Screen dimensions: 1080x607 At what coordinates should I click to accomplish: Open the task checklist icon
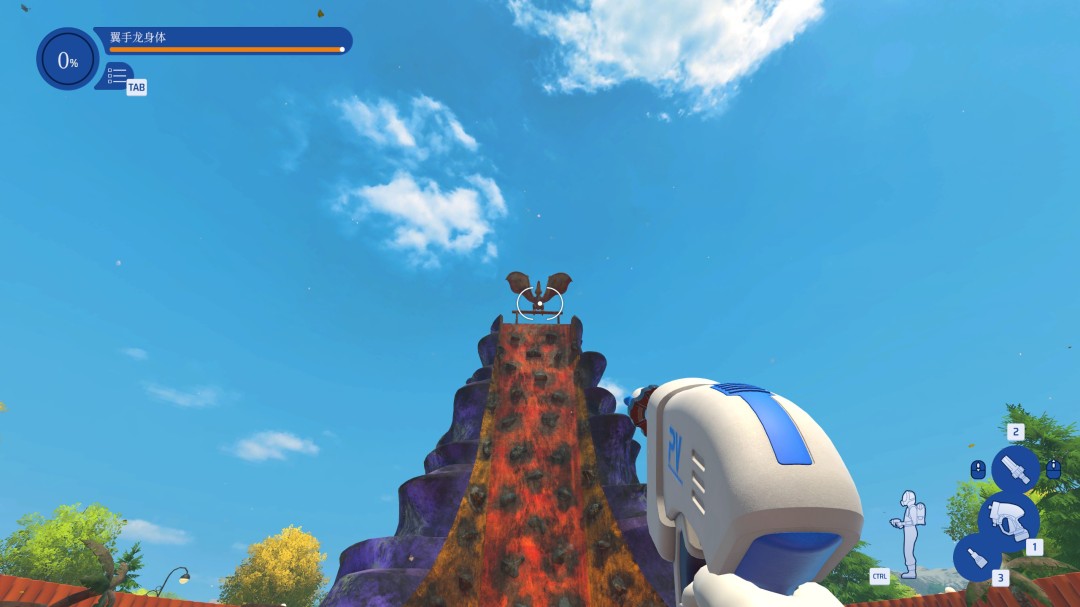[117, 75]
